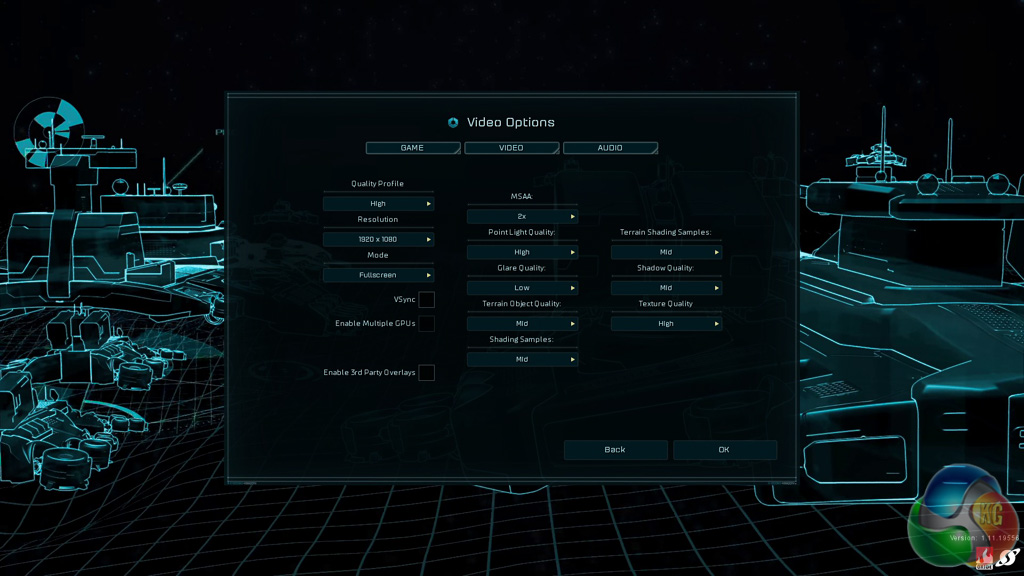Image resolution: width=1024 pixels, height=576 pixels.
Task: Check Enable 3rd Party Overlays box
Action: (x=427, y=373)
